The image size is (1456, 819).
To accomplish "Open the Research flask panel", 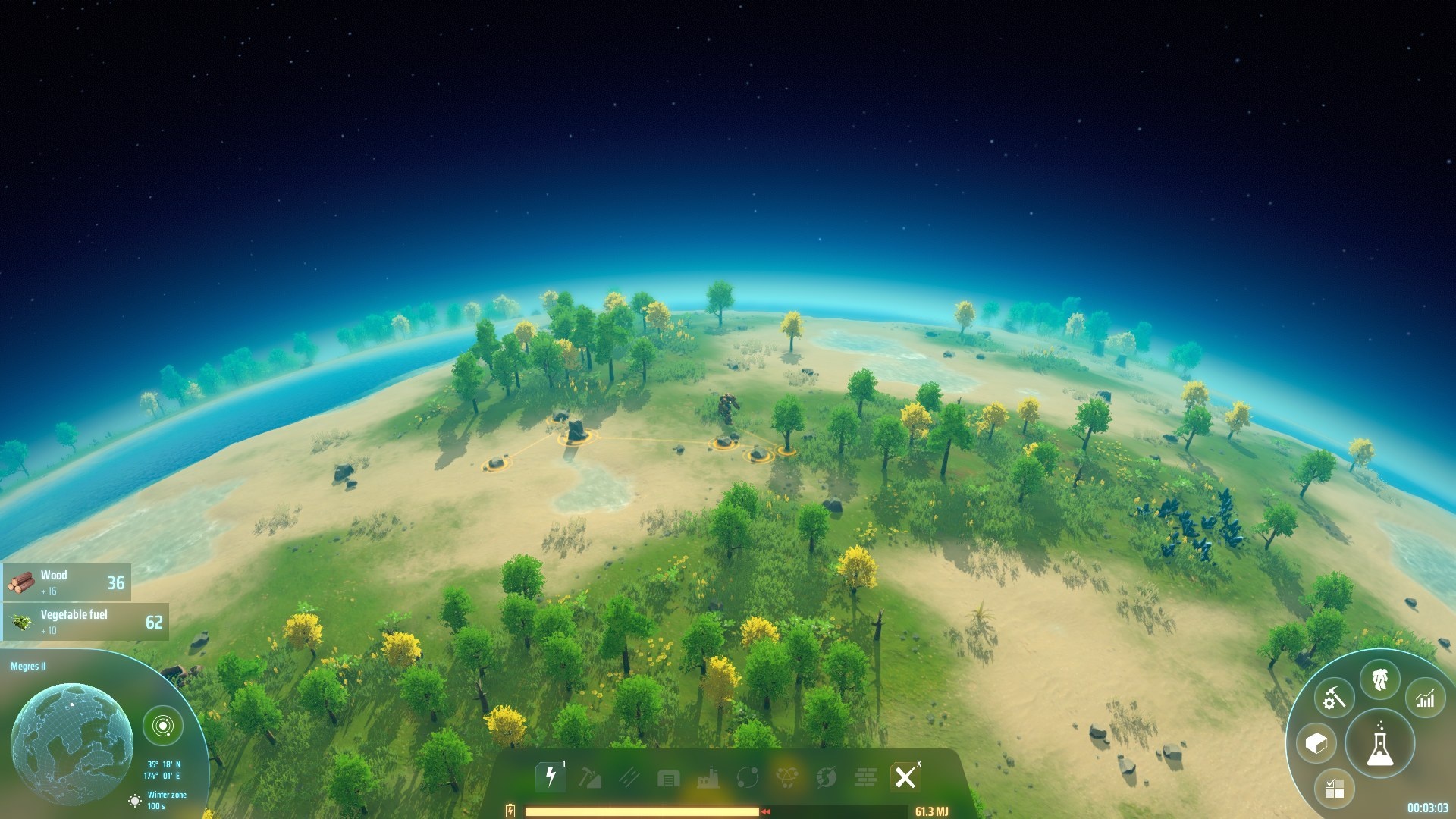I will pyautogui.click(x=1380, y=745).
